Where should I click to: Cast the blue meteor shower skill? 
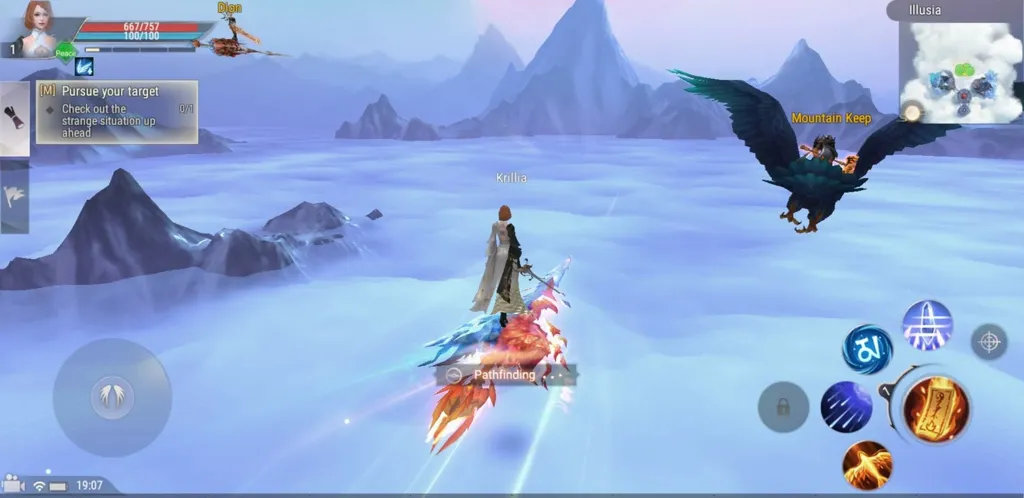coord(846,407)
